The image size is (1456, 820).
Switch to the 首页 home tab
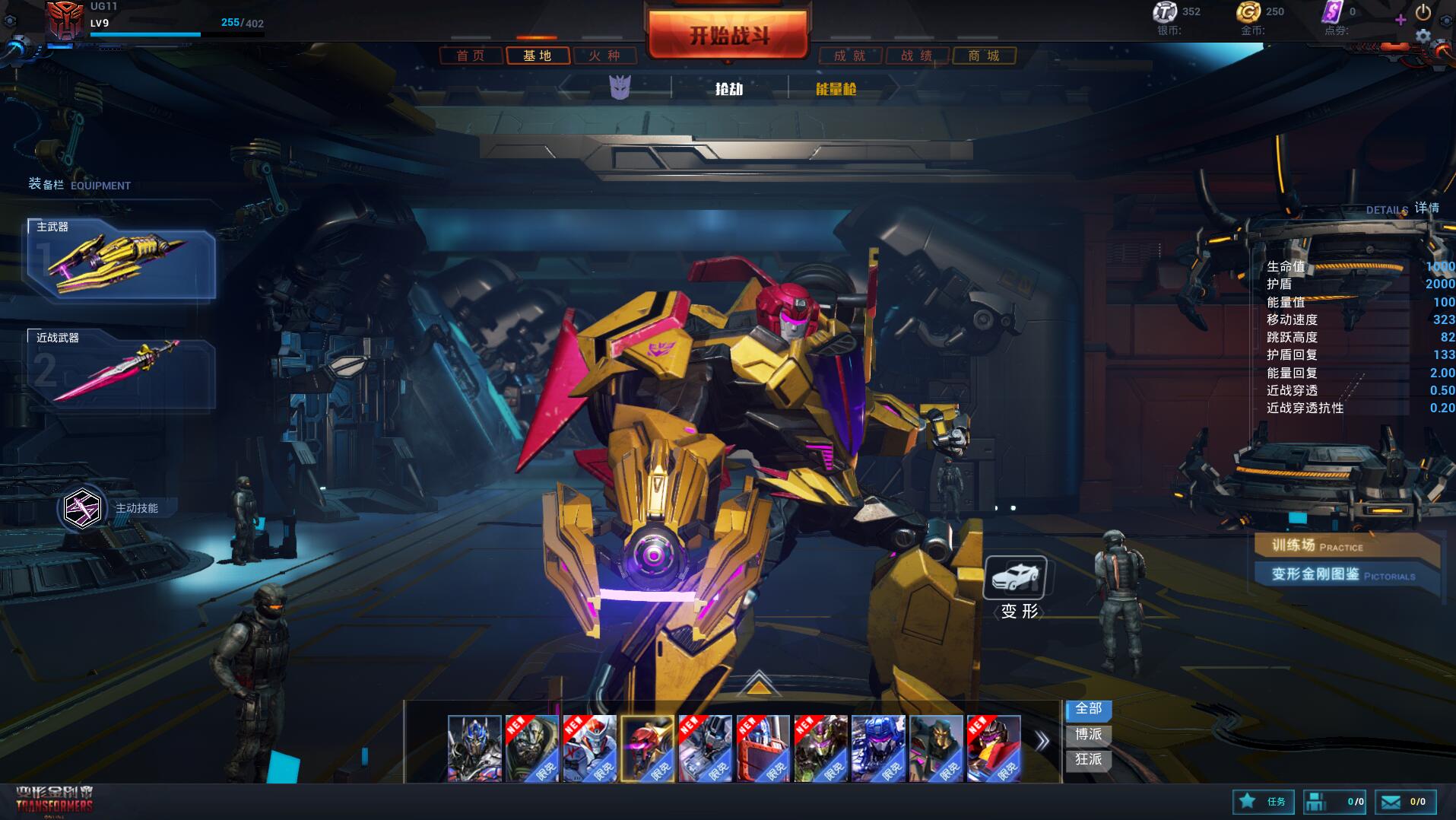pos(471,56)
